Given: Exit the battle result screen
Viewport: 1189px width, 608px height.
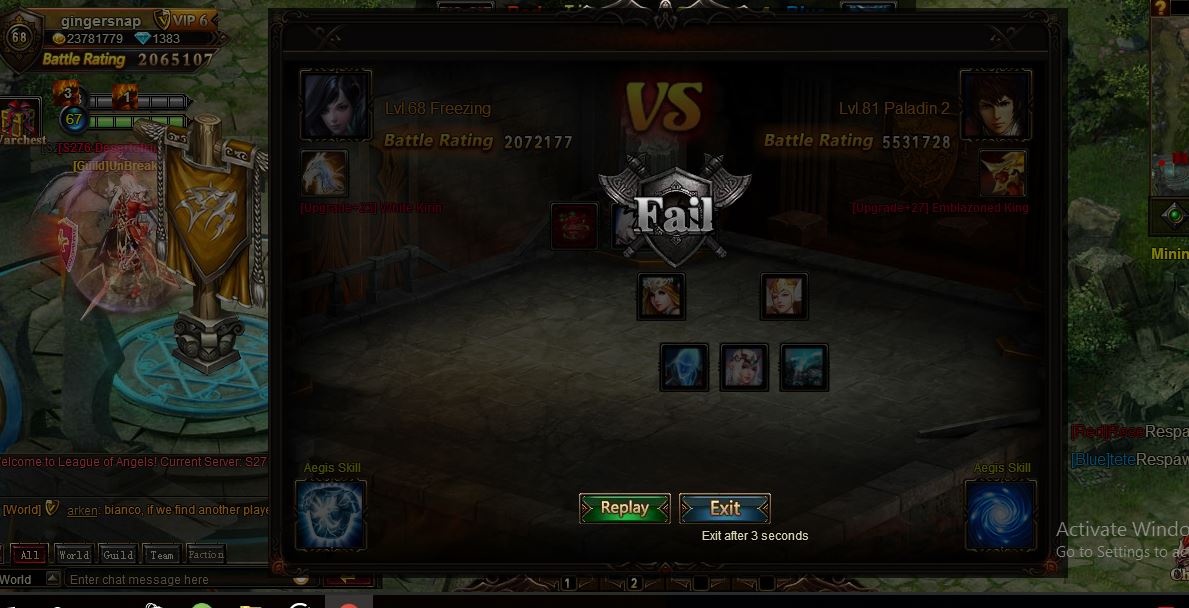Looking at the screenshot, I should tap(725, 508).
